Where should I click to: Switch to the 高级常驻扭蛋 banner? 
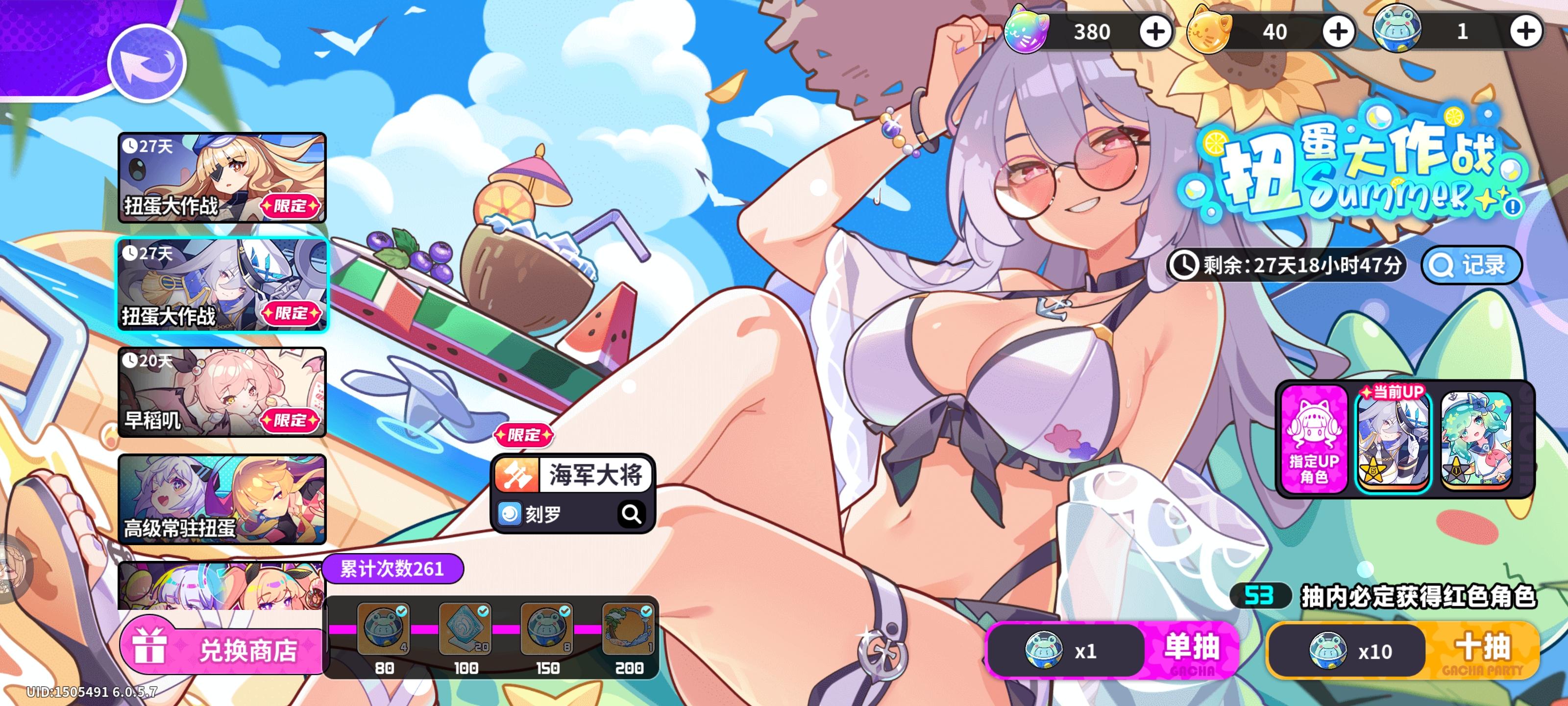[221, 501]
